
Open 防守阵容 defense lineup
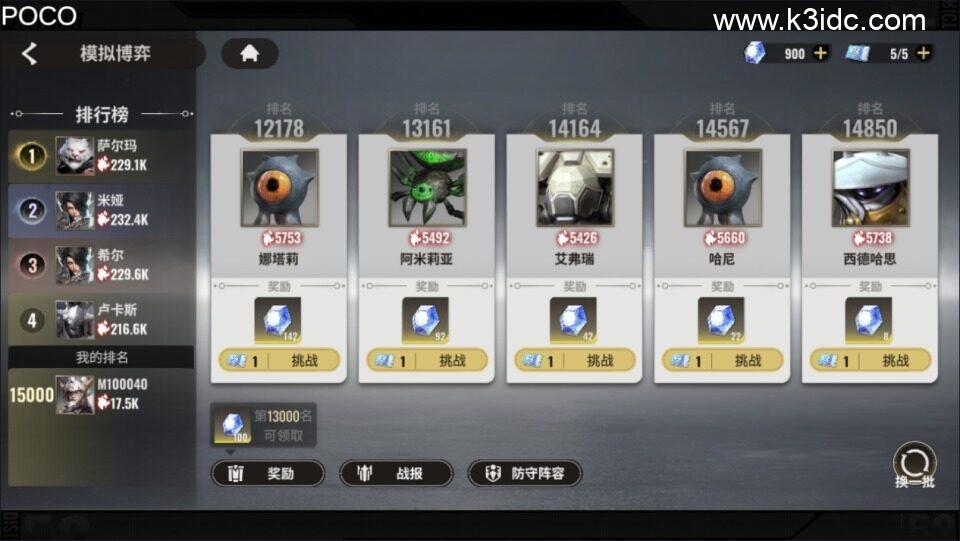click(525, 474)
